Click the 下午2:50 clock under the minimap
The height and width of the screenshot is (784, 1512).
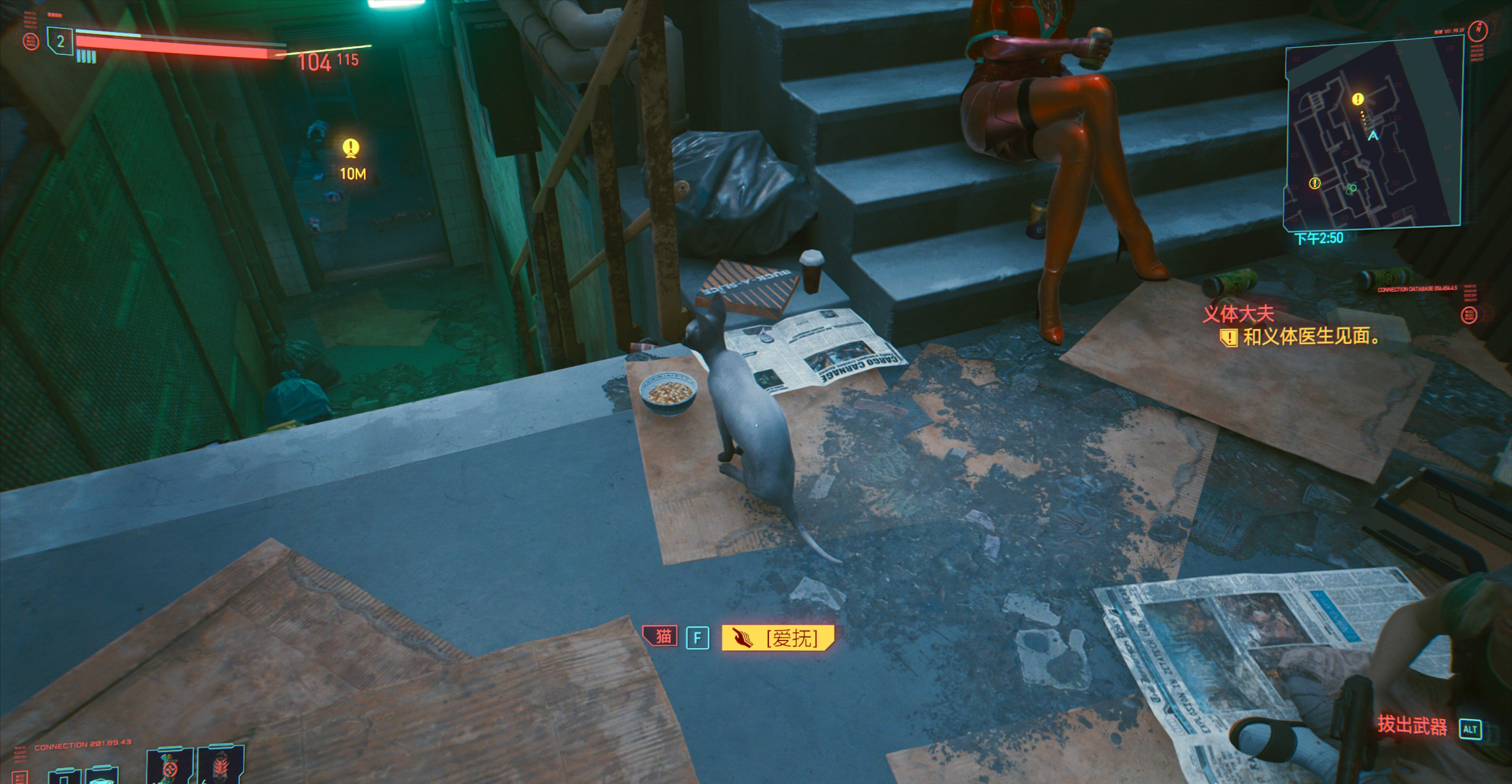pos(1319,238)
